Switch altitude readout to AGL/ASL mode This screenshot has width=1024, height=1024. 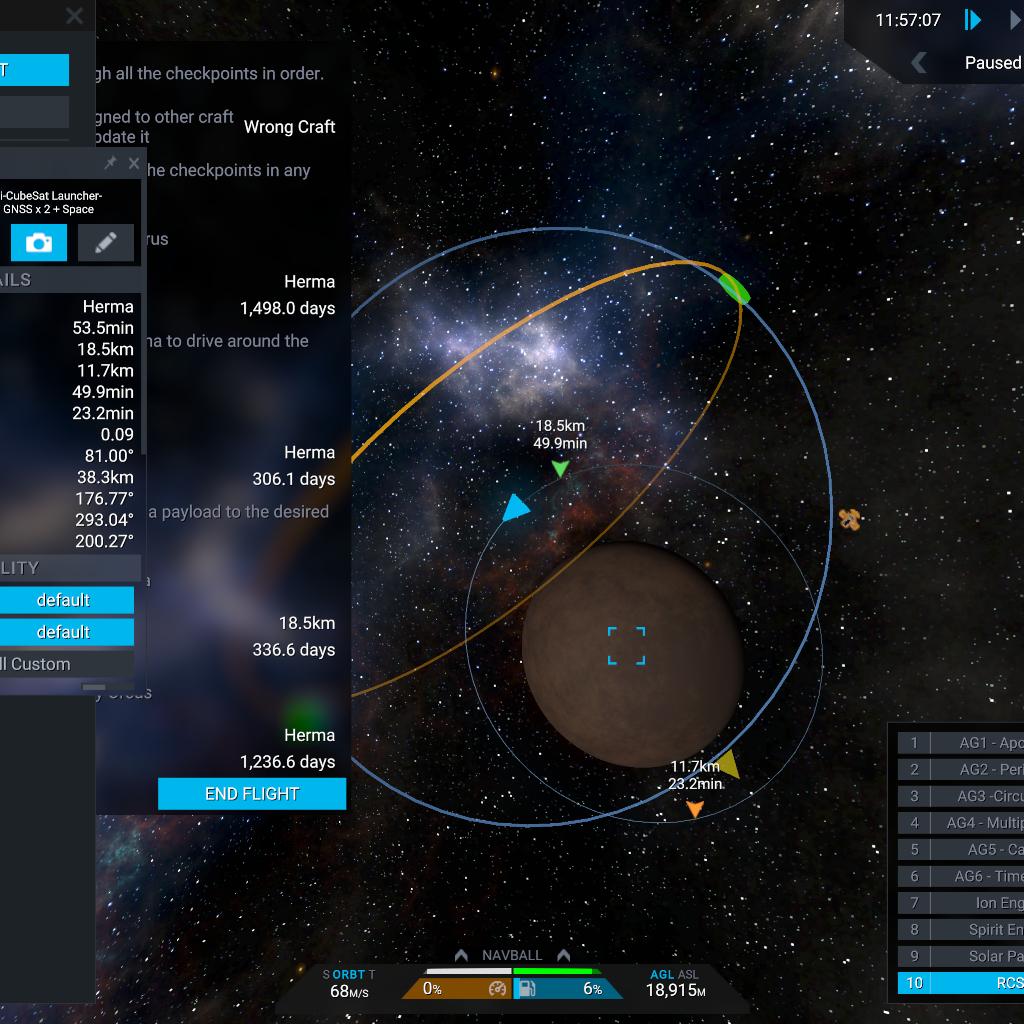click(x=675, y=974)
